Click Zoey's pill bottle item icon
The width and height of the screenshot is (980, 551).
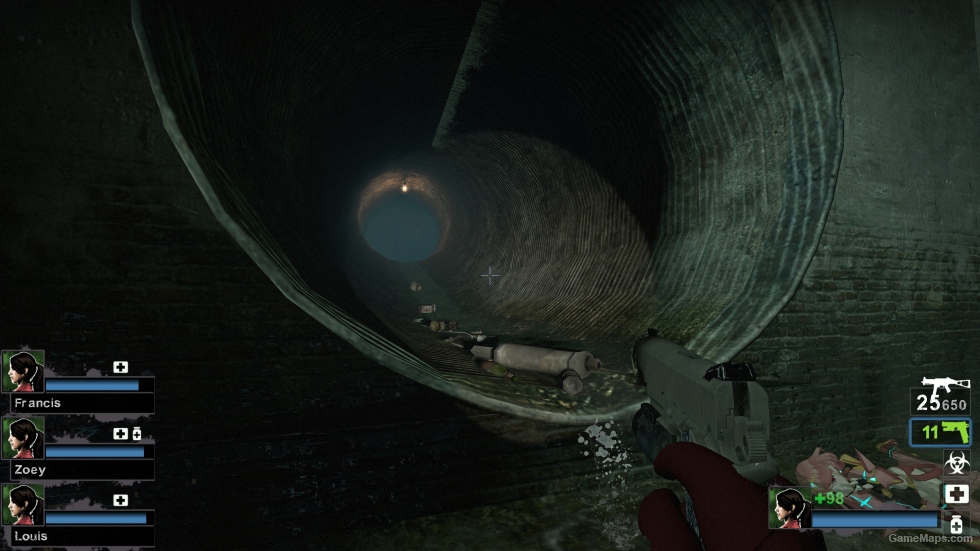137,434
